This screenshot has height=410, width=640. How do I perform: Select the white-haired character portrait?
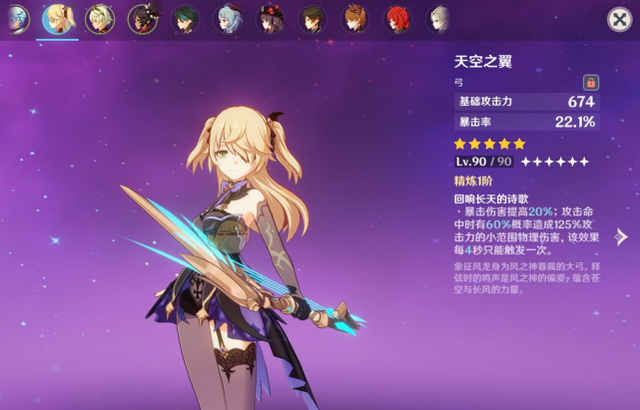(x=440, y=18)
